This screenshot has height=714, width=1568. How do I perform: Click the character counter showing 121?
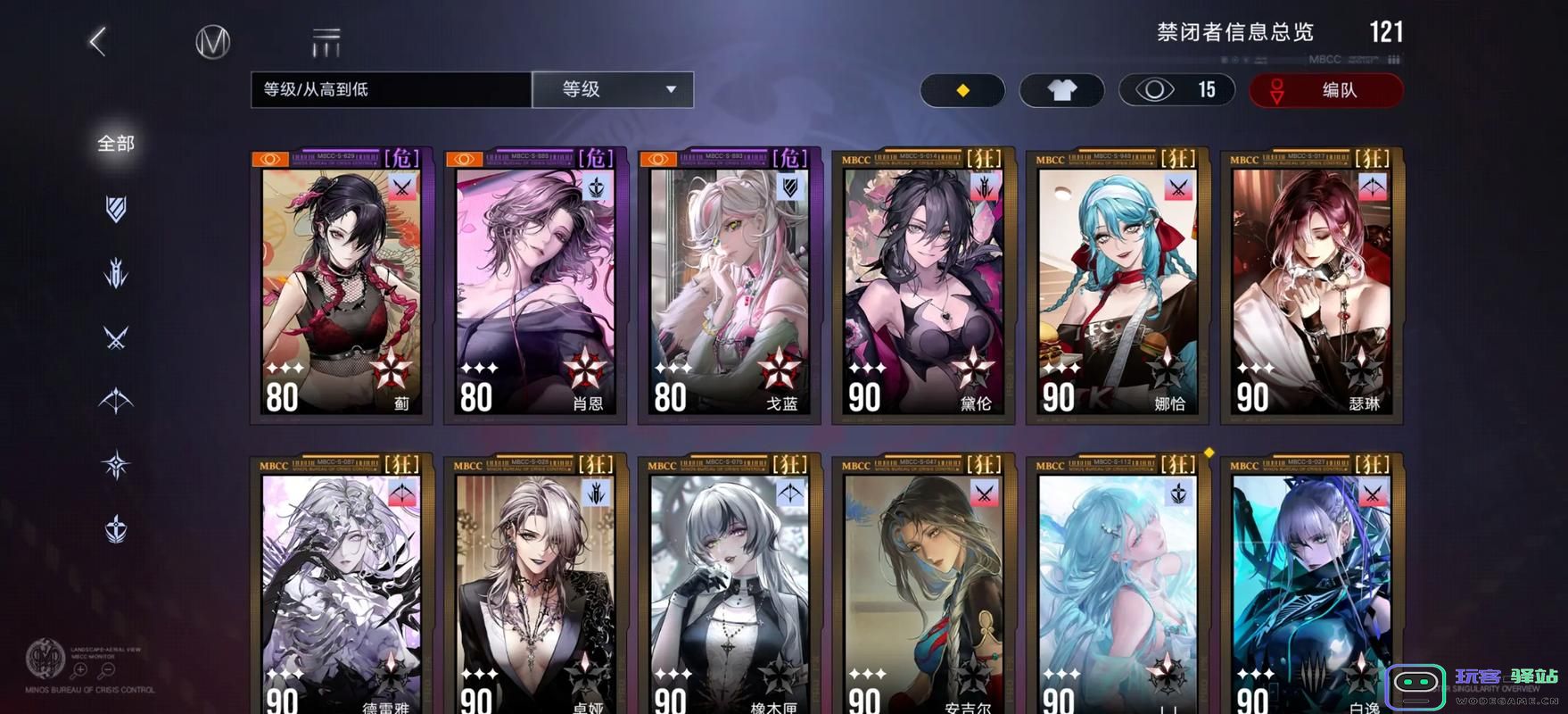tap(1387, 31)
